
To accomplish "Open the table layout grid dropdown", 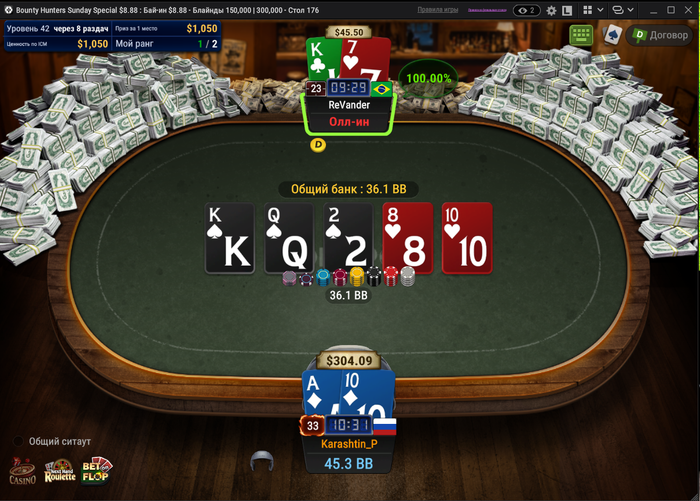I will point(589,10).
